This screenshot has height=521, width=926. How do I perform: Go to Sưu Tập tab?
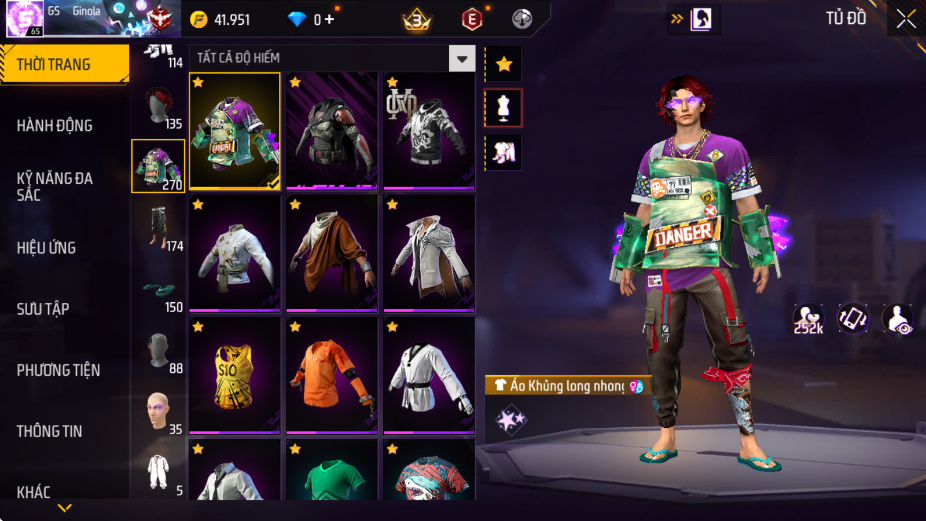coord(43,309)
